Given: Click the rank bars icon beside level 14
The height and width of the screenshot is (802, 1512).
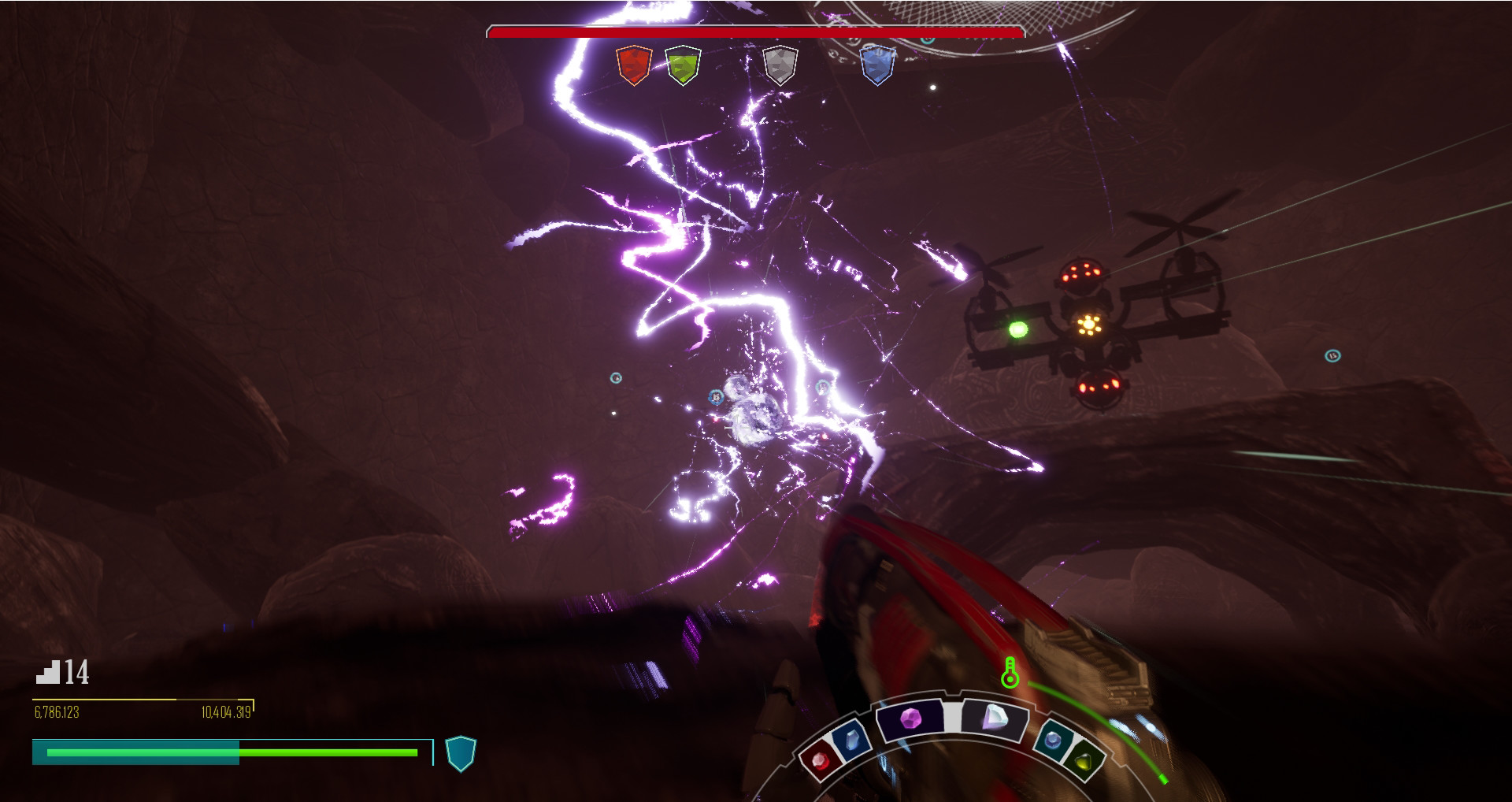Looking at the screenshot, I should (48, 674).
